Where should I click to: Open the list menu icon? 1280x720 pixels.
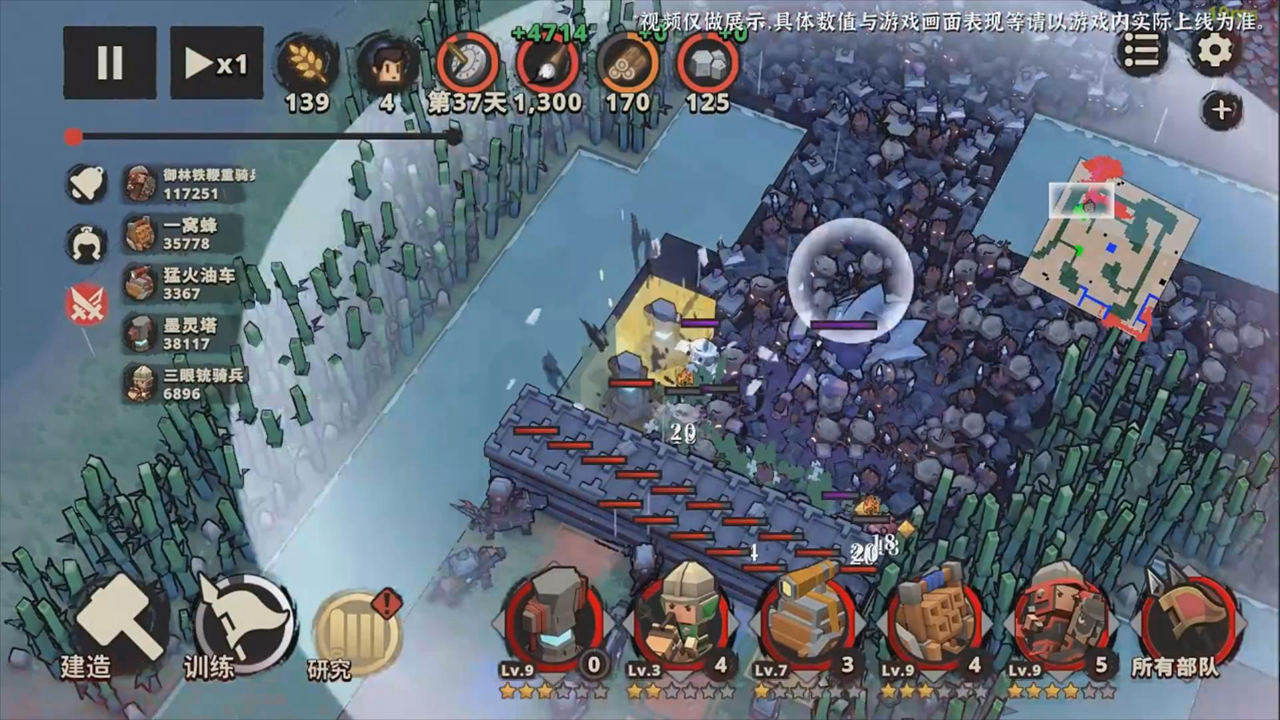[x=1141, y=50]
